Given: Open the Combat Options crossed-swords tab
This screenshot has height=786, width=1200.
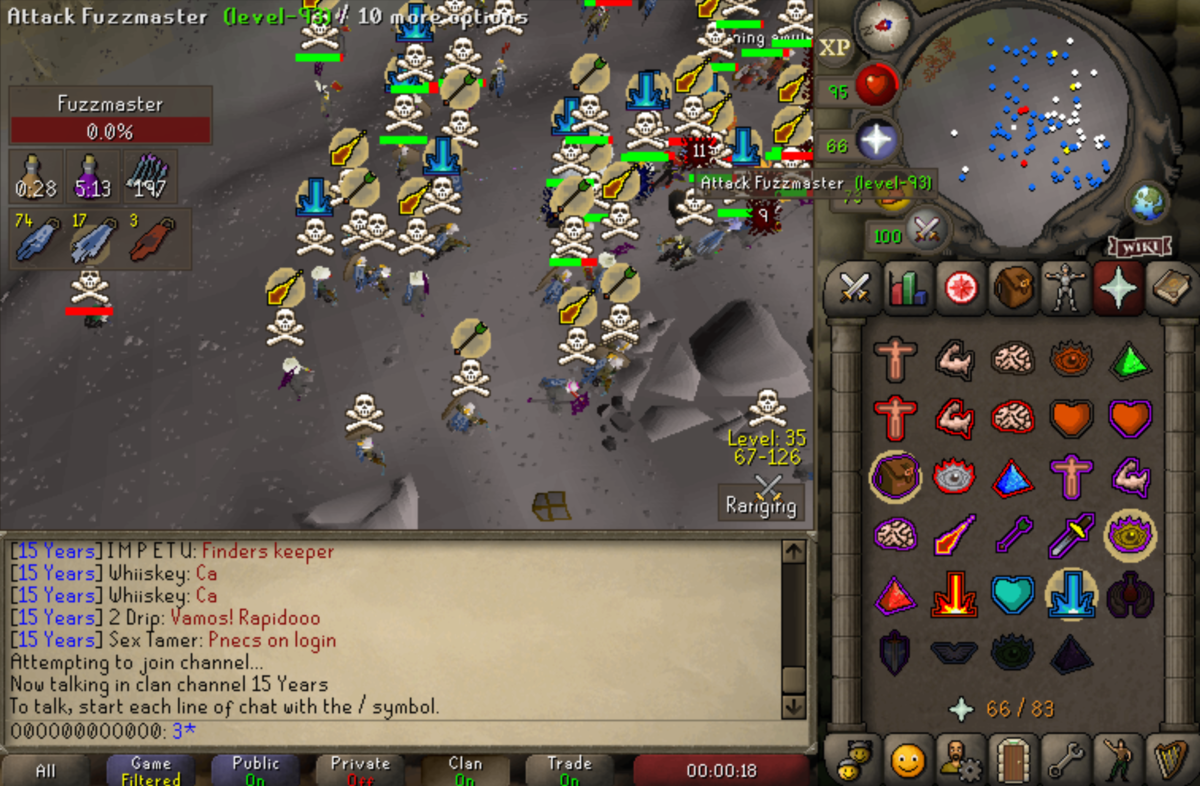Looking at the screenshot, I should click(x=853, y=288).
